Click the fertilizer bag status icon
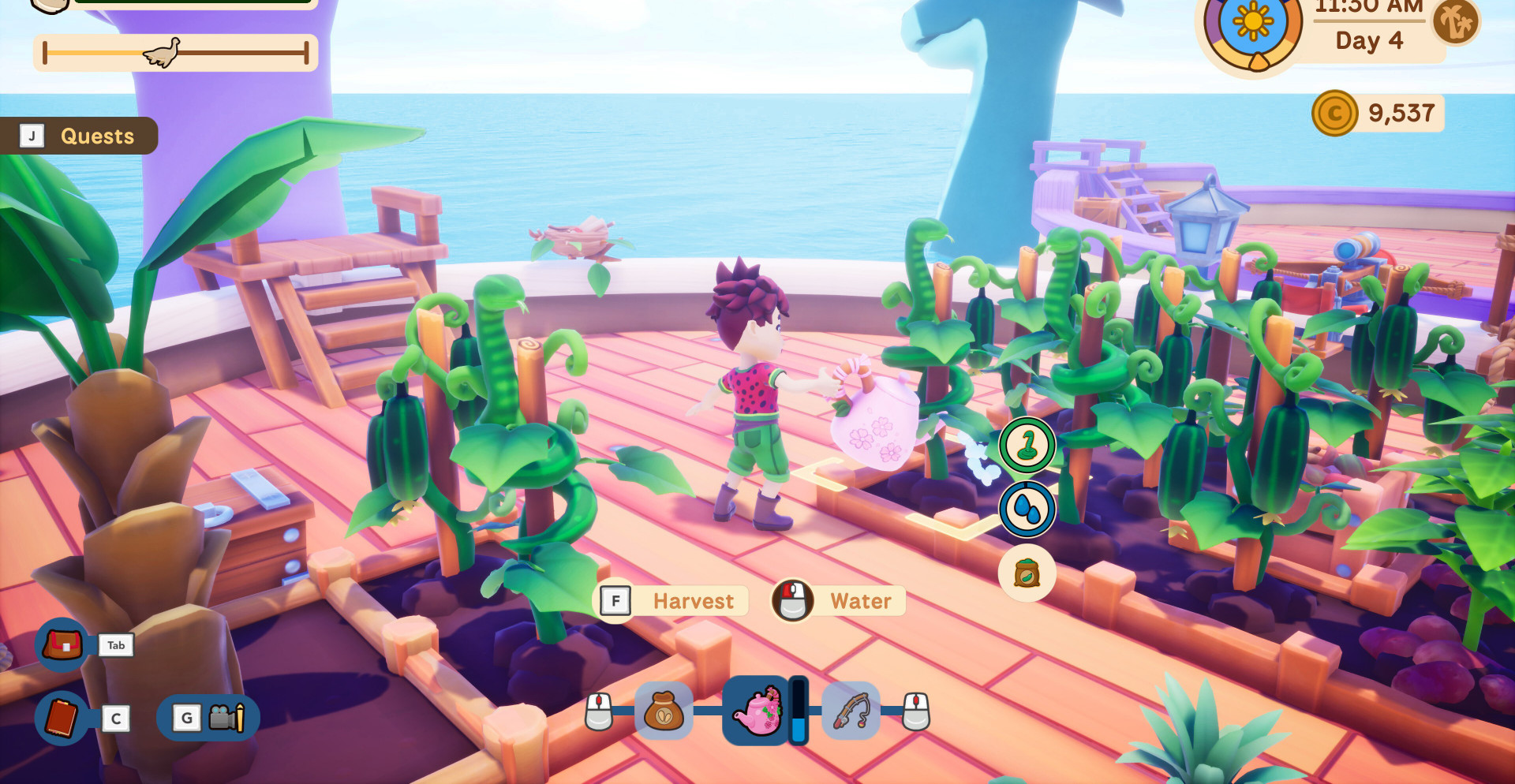The image size is (1515, 784). point(1027,573)
